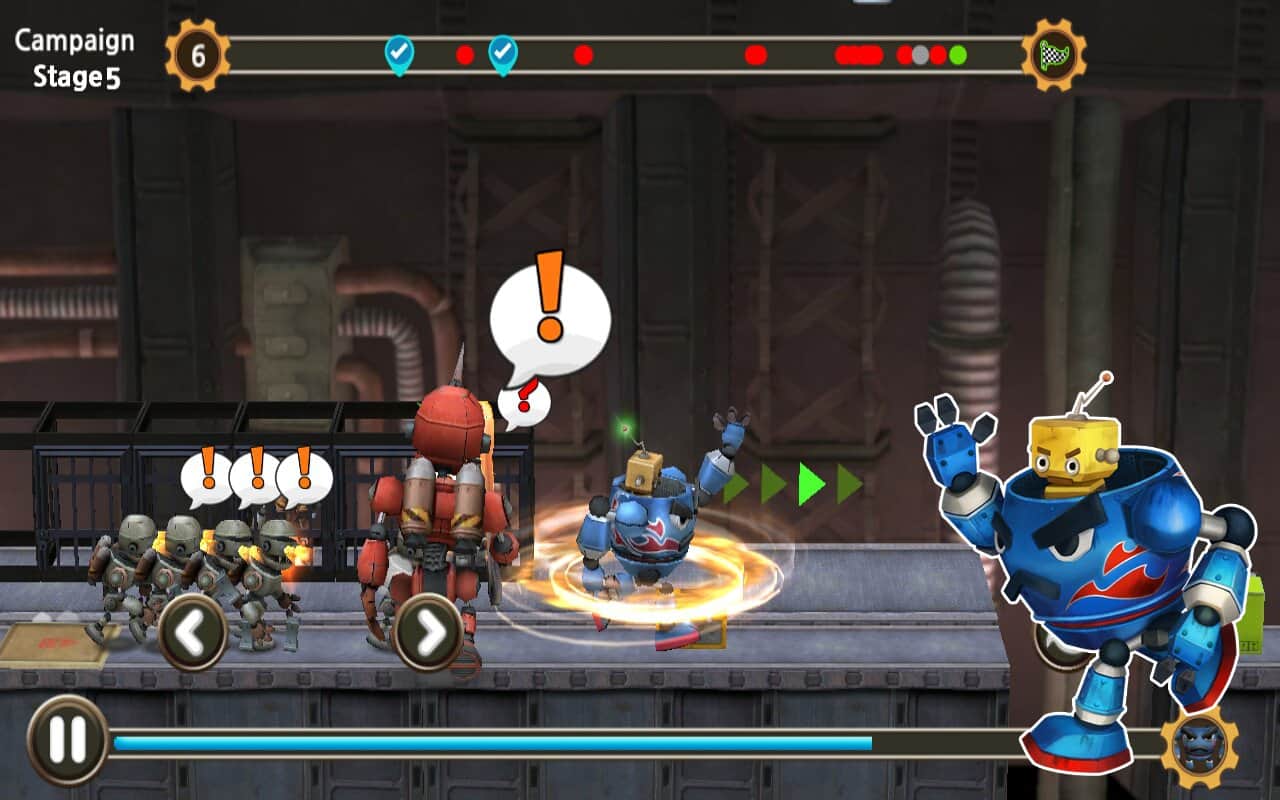Pause the game with the pause button
The width and height of the screenshot is (1280, 800).
(67, 740)
